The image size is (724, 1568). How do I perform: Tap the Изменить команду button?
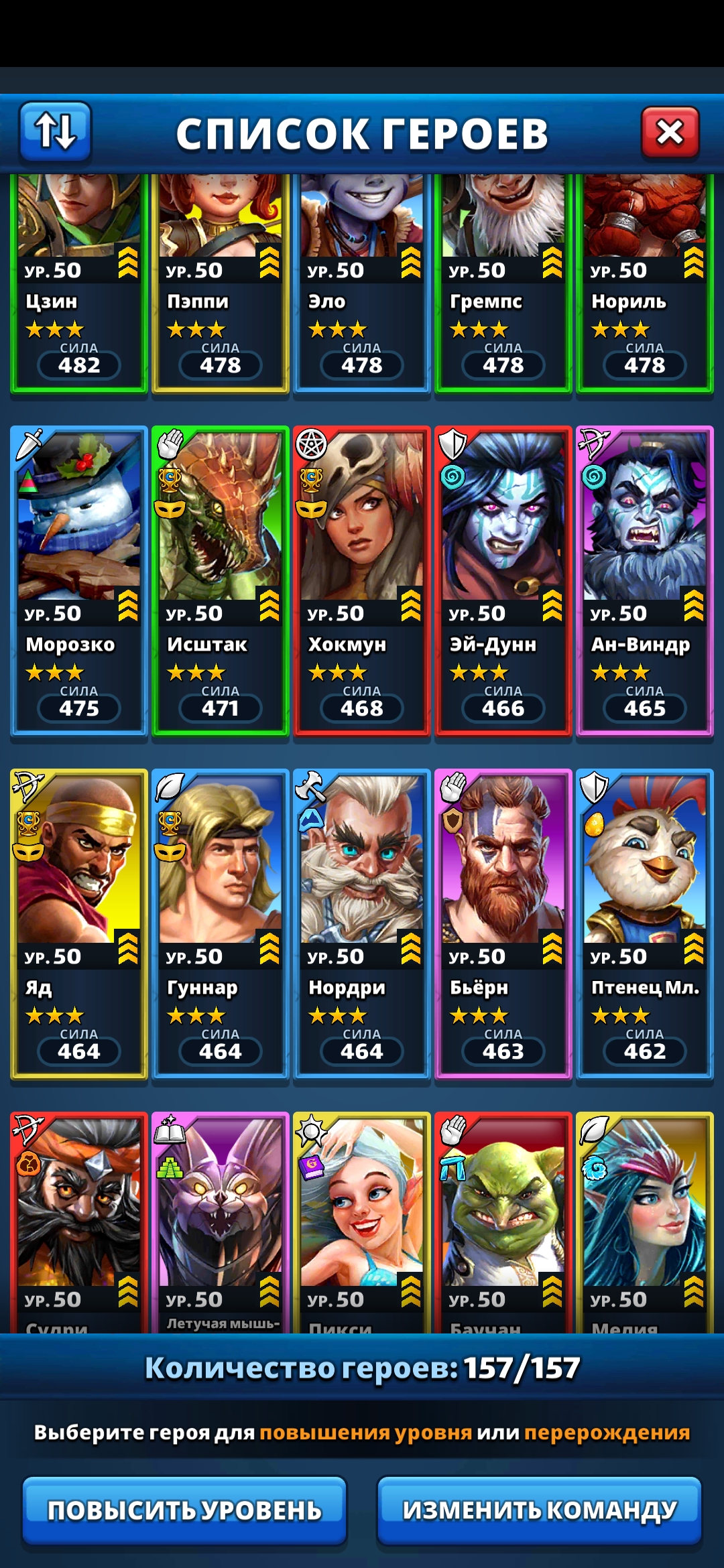click(539, 1510)
